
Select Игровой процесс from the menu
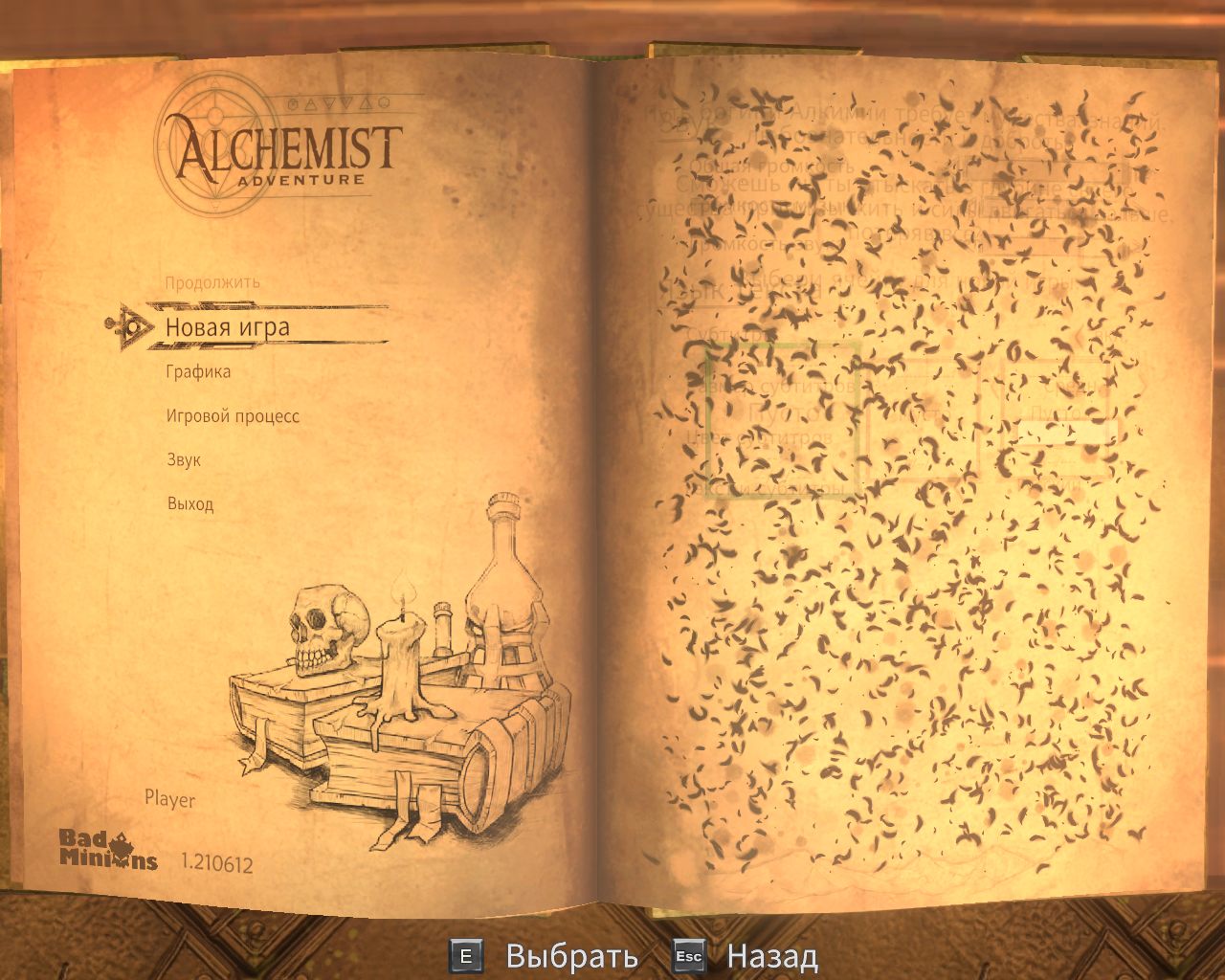(x=231, y=415)
